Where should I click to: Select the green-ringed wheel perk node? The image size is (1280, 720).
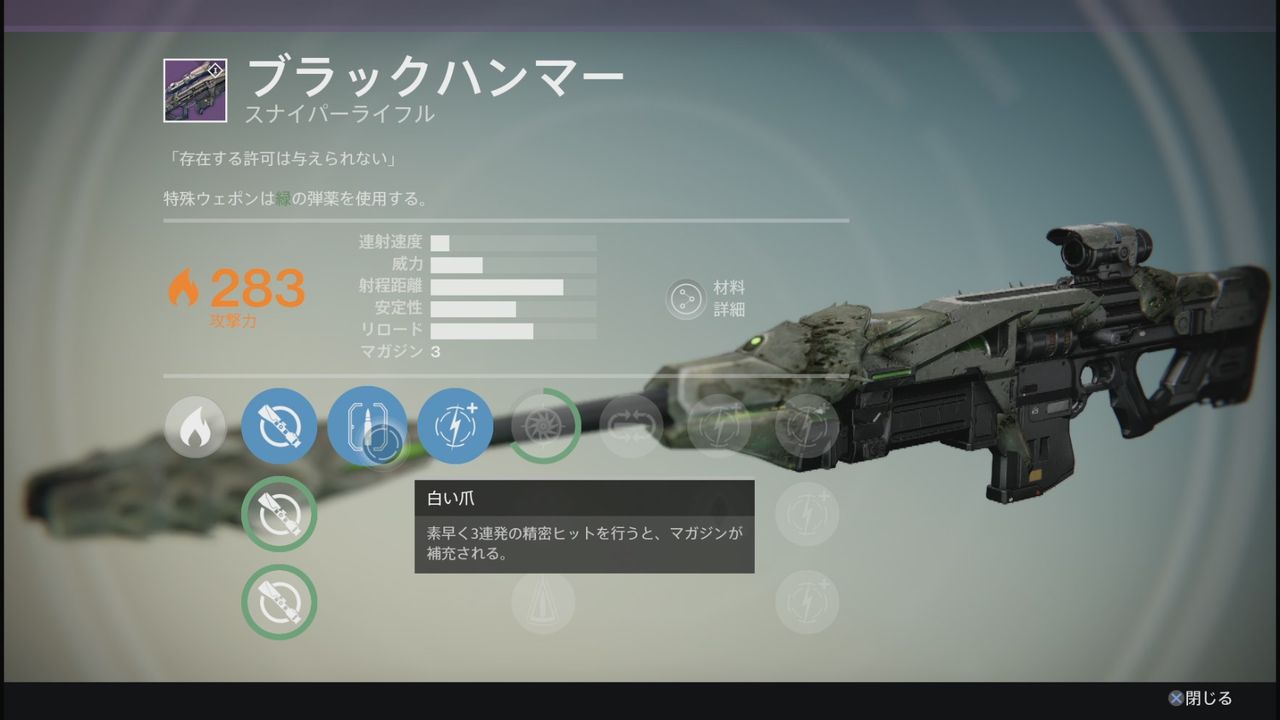point(545,426)
